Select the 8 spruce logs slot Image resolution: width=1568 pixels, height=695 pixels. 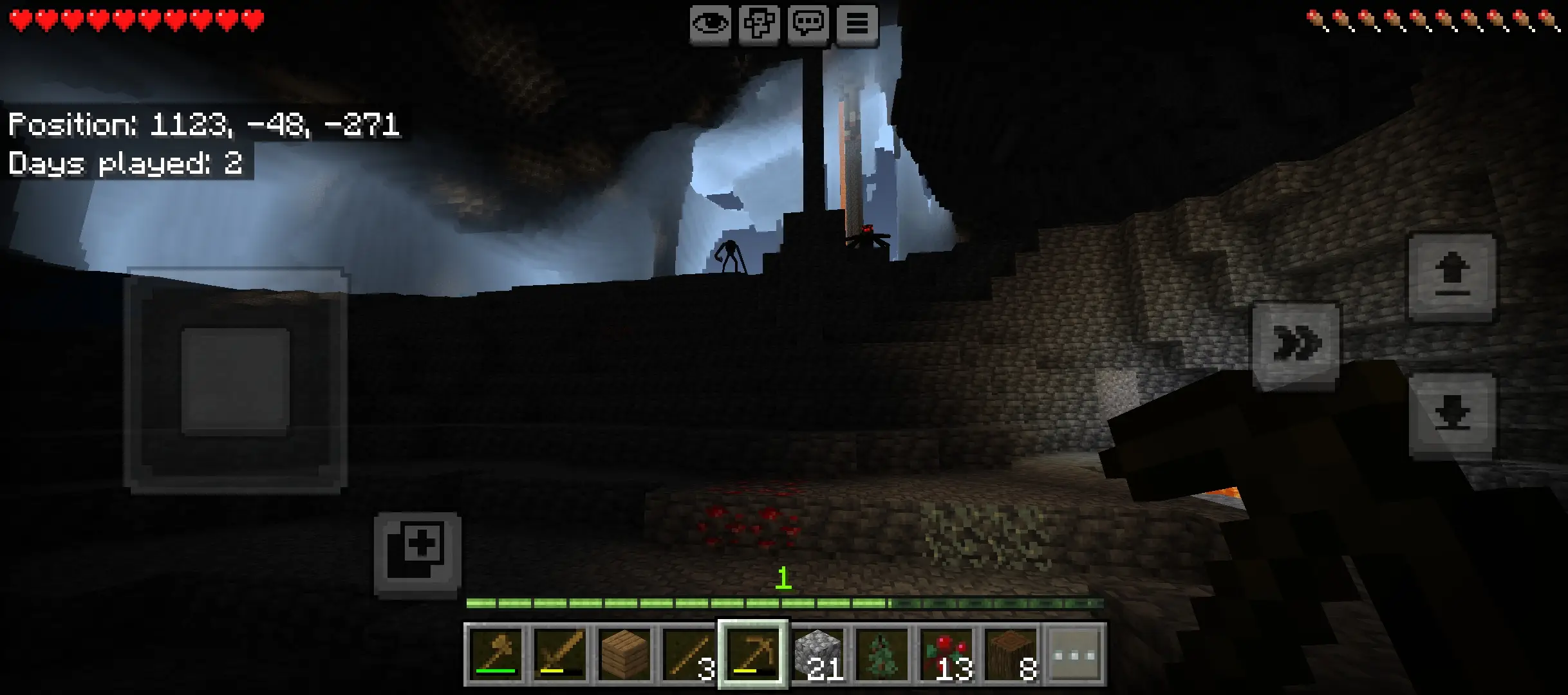click(x=1011, y=654)
